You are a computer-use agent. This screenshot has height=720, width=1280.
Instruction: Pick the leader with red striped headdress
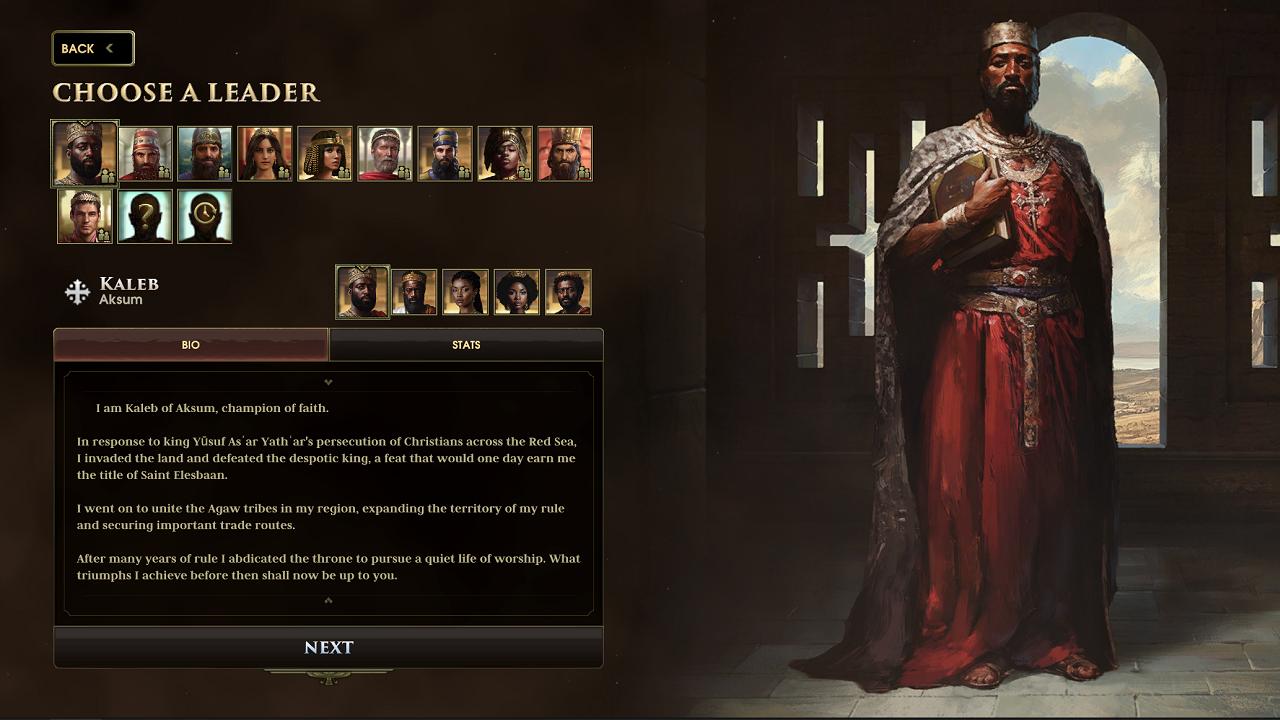coord(145,153)
